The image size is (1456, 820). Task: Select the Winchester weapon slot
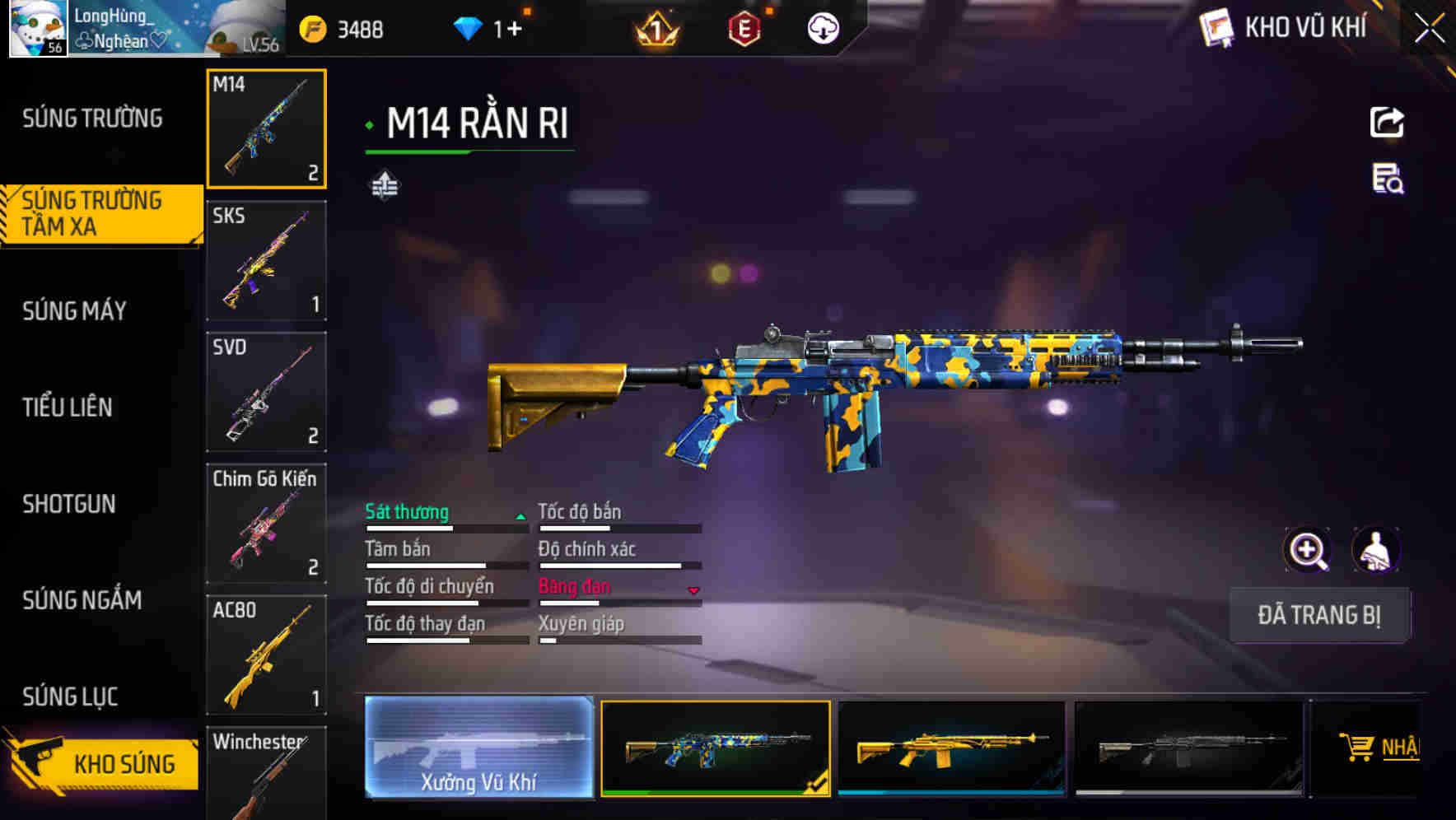coord(266,774)
